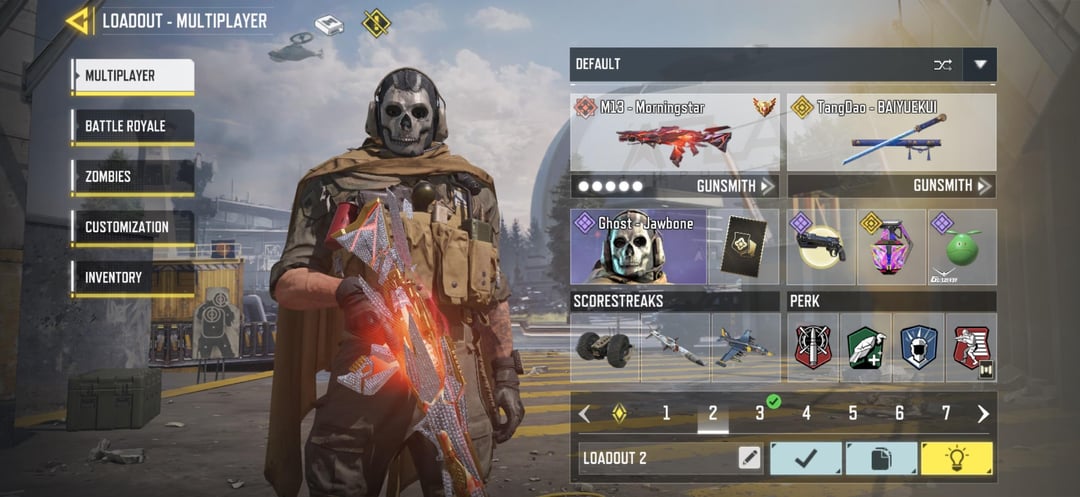
Task: Open the Inventory tab
Action: tap(132, 277)
